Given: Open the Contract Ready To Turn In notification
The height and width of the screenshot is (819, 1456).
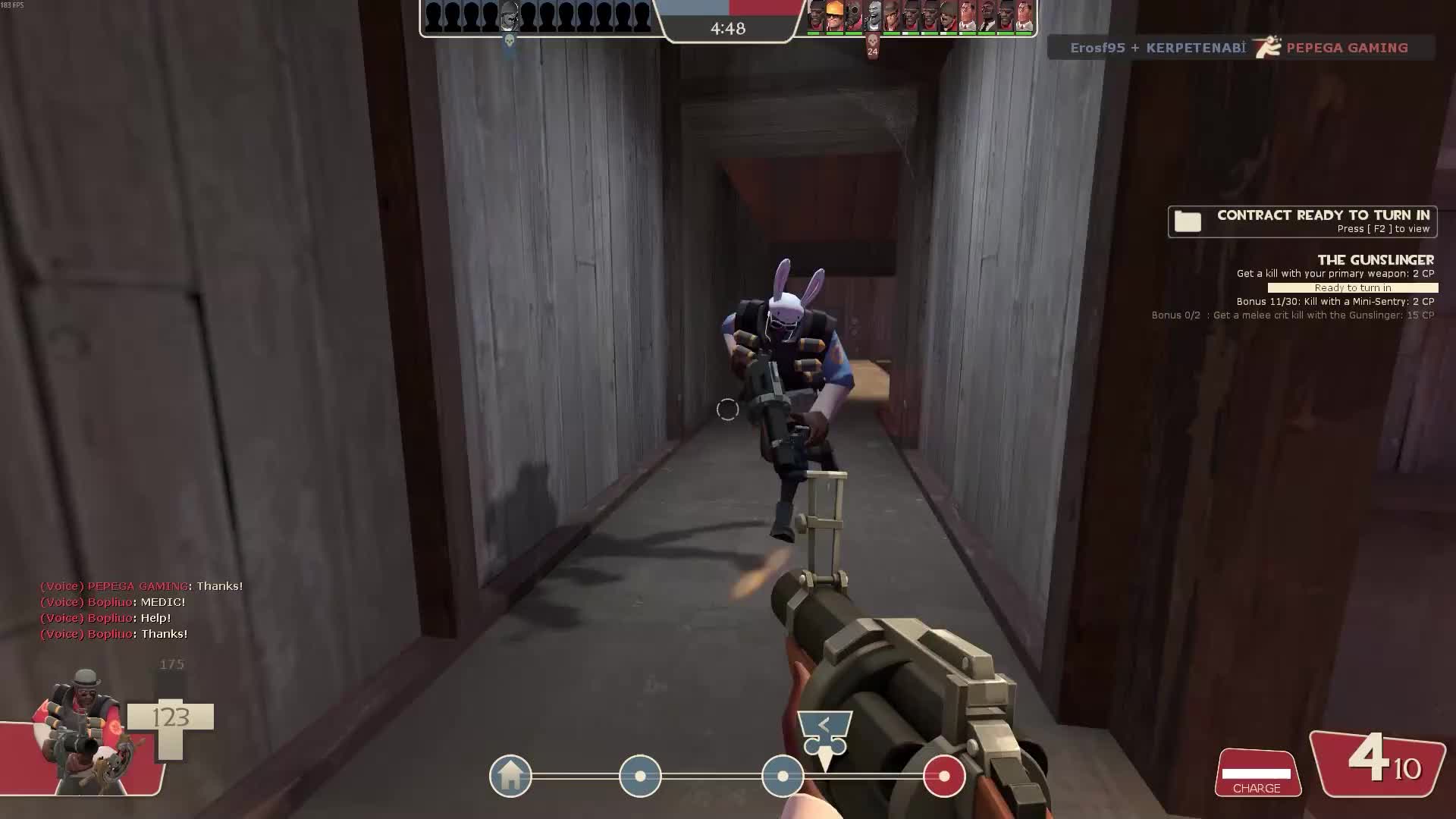Looking at the screenshot, I should 1301,221.
